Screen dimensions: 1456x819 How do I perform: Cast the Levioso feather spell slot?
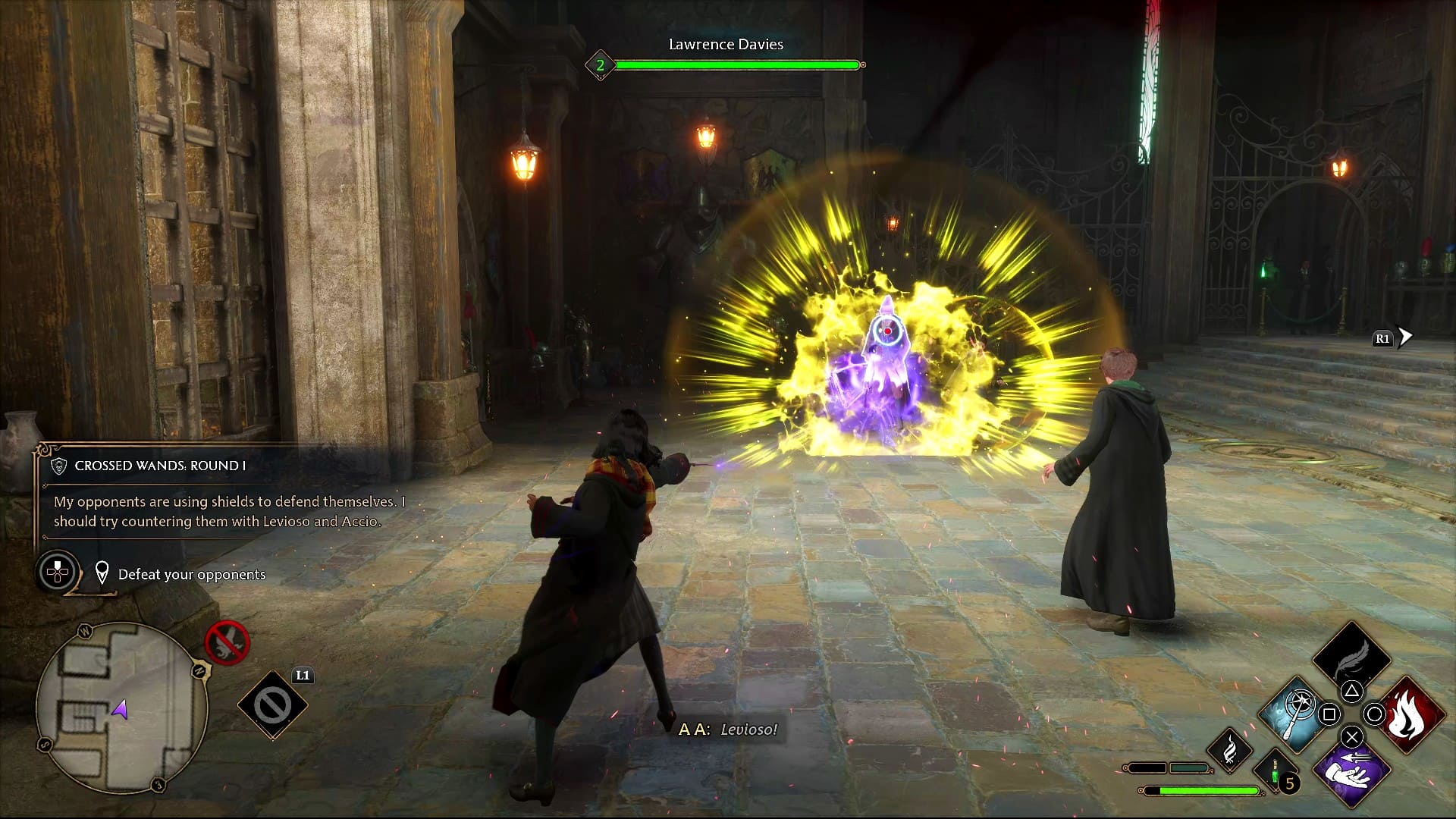point(1351,657)
